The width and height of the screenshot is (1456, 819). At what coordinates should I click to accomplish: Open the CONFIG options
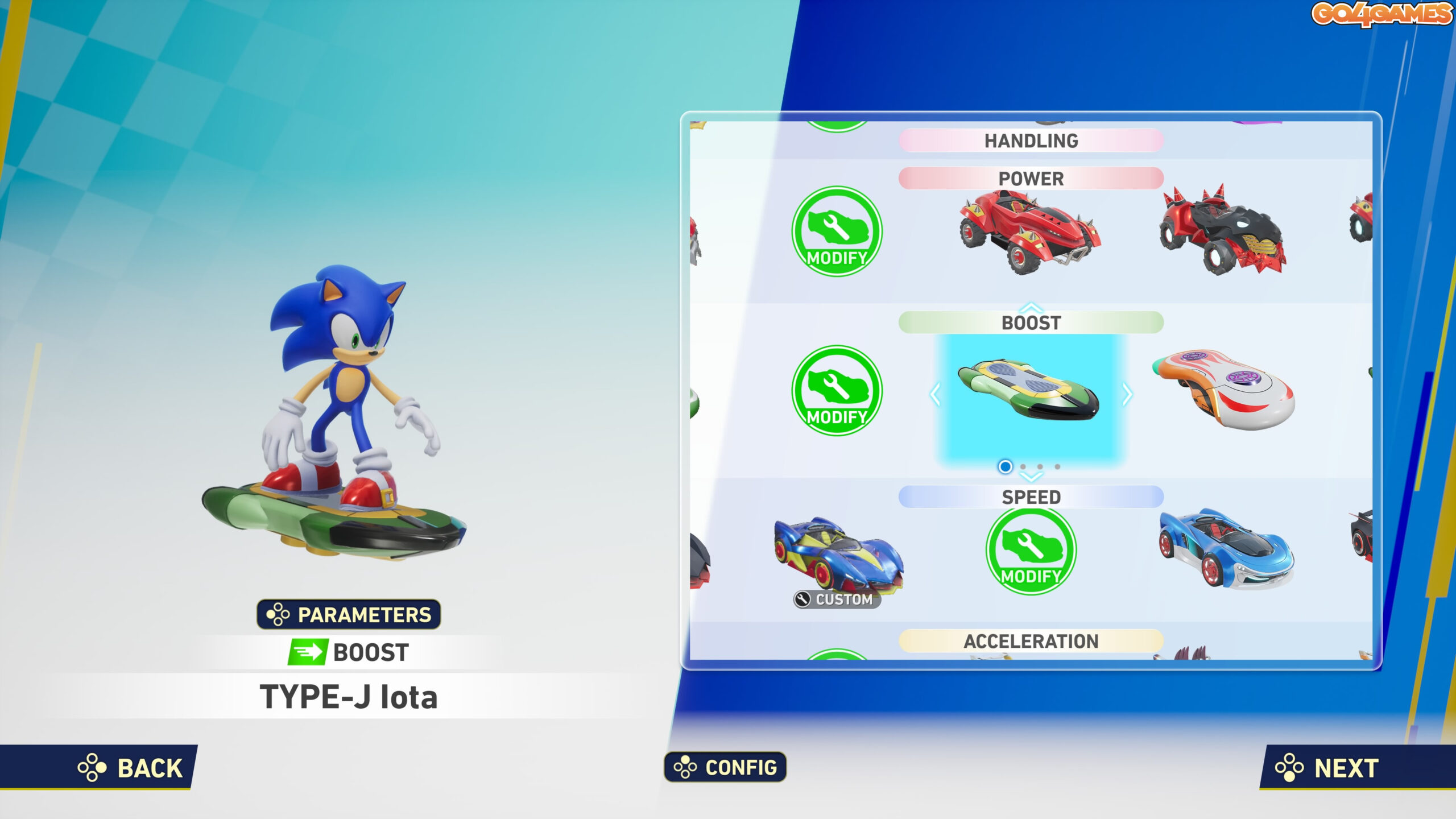coord(725,767)
